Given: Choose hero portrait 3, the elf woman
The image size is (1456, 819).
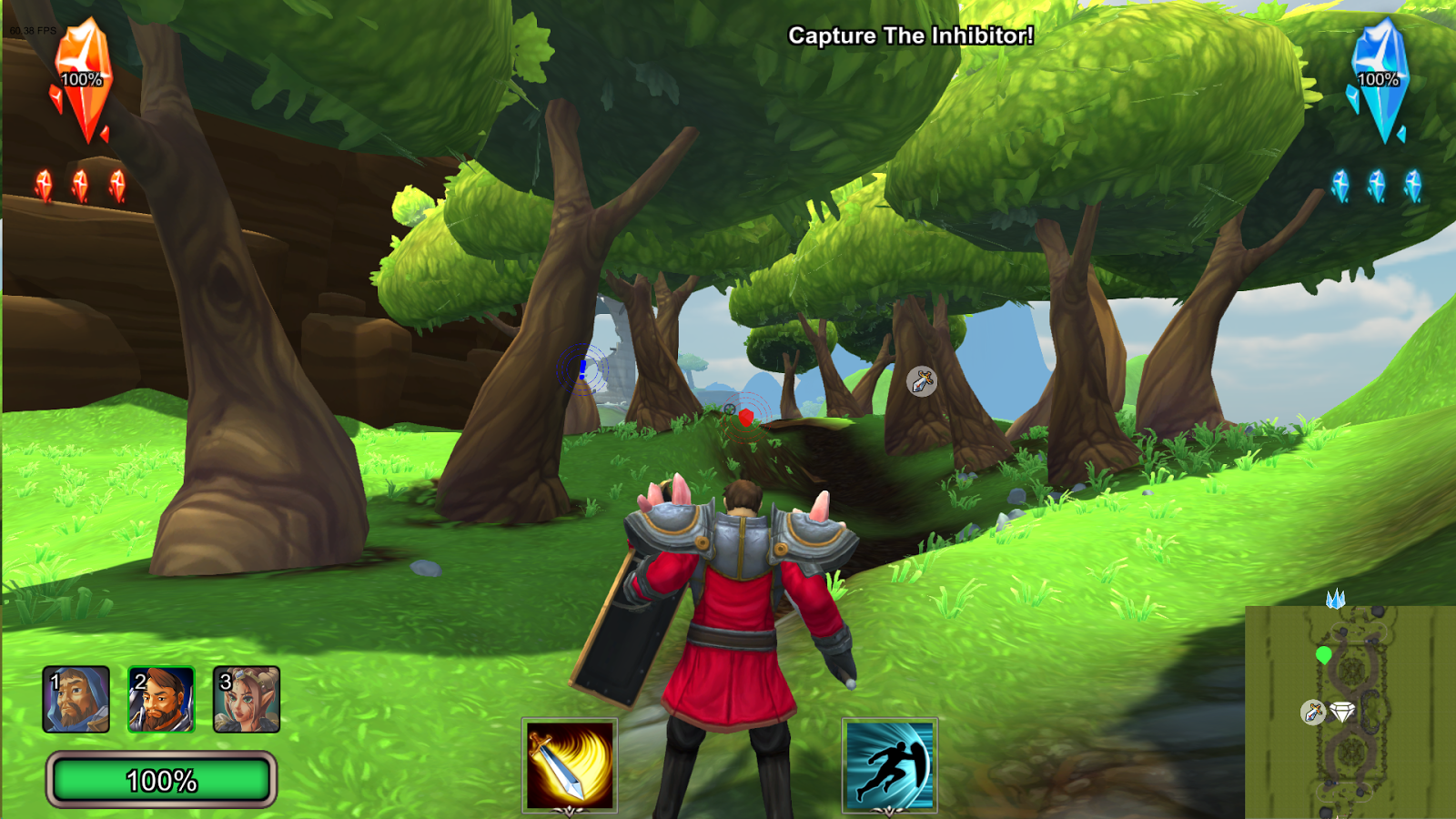Looking at the screenshot, I should 247,699.
